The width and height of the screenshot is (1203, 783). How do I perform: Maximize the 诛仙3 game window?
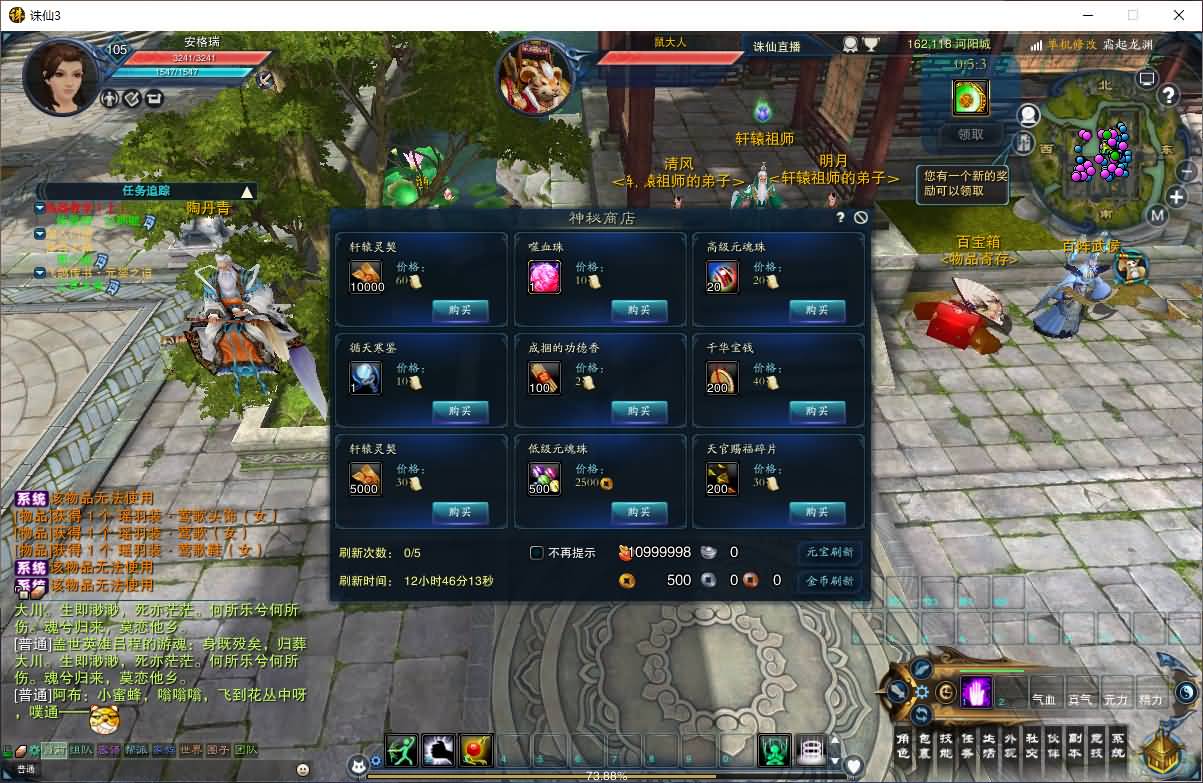[1133, 15]
